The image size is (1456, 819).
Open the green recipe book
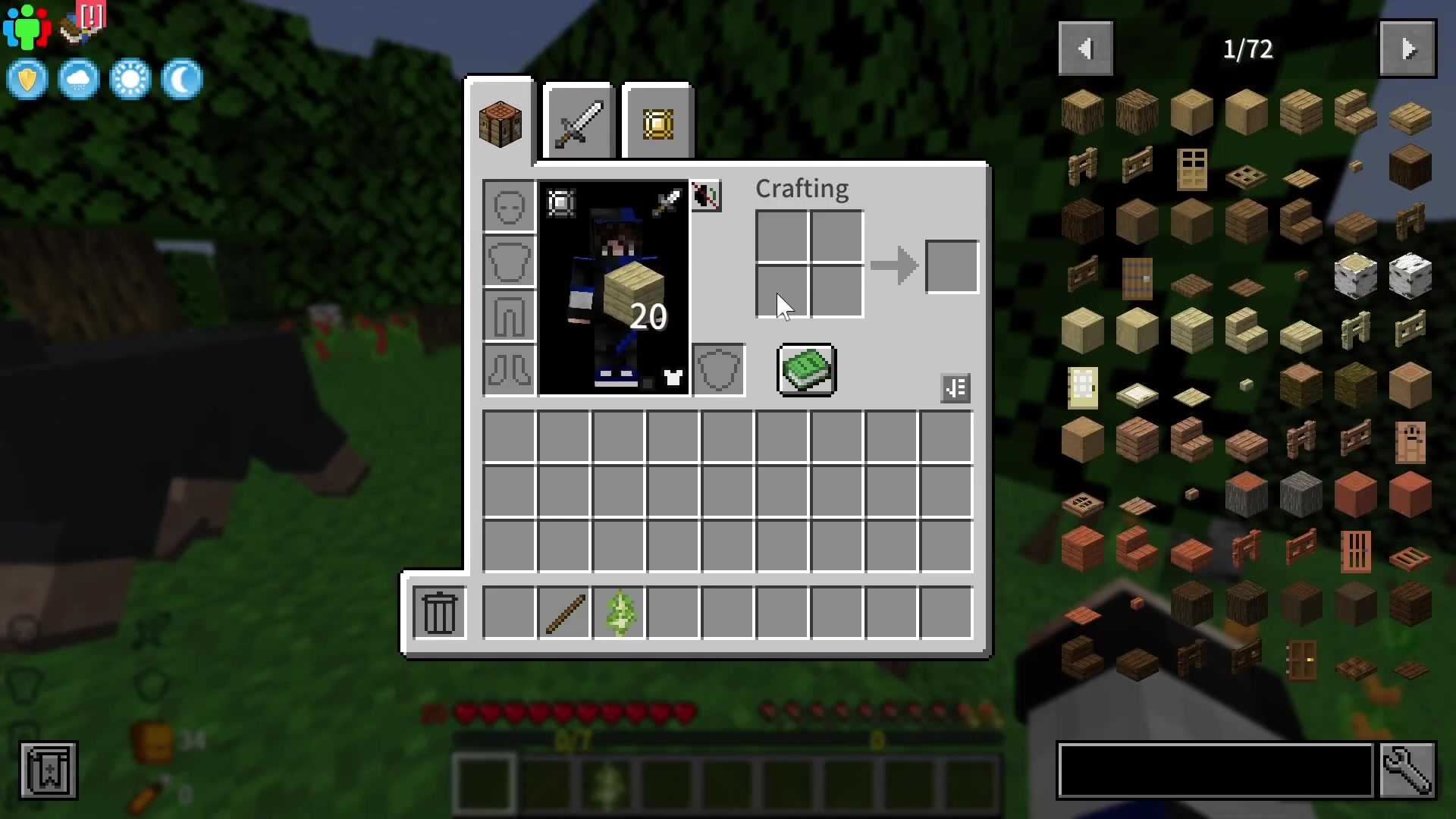point(806,370)
